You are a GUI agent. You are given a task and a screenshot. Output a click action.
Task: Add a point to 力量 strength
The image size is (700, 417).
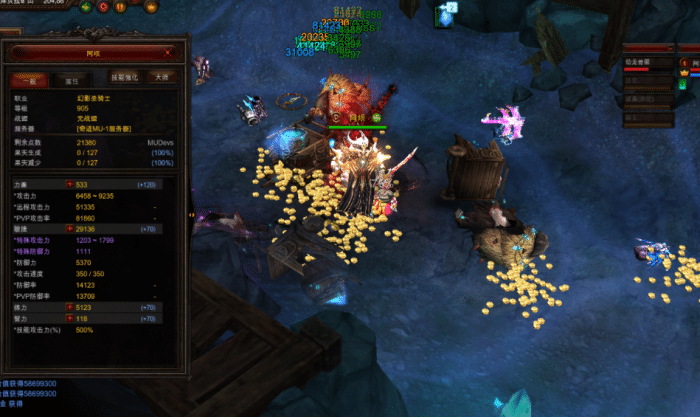coord(69,184)
